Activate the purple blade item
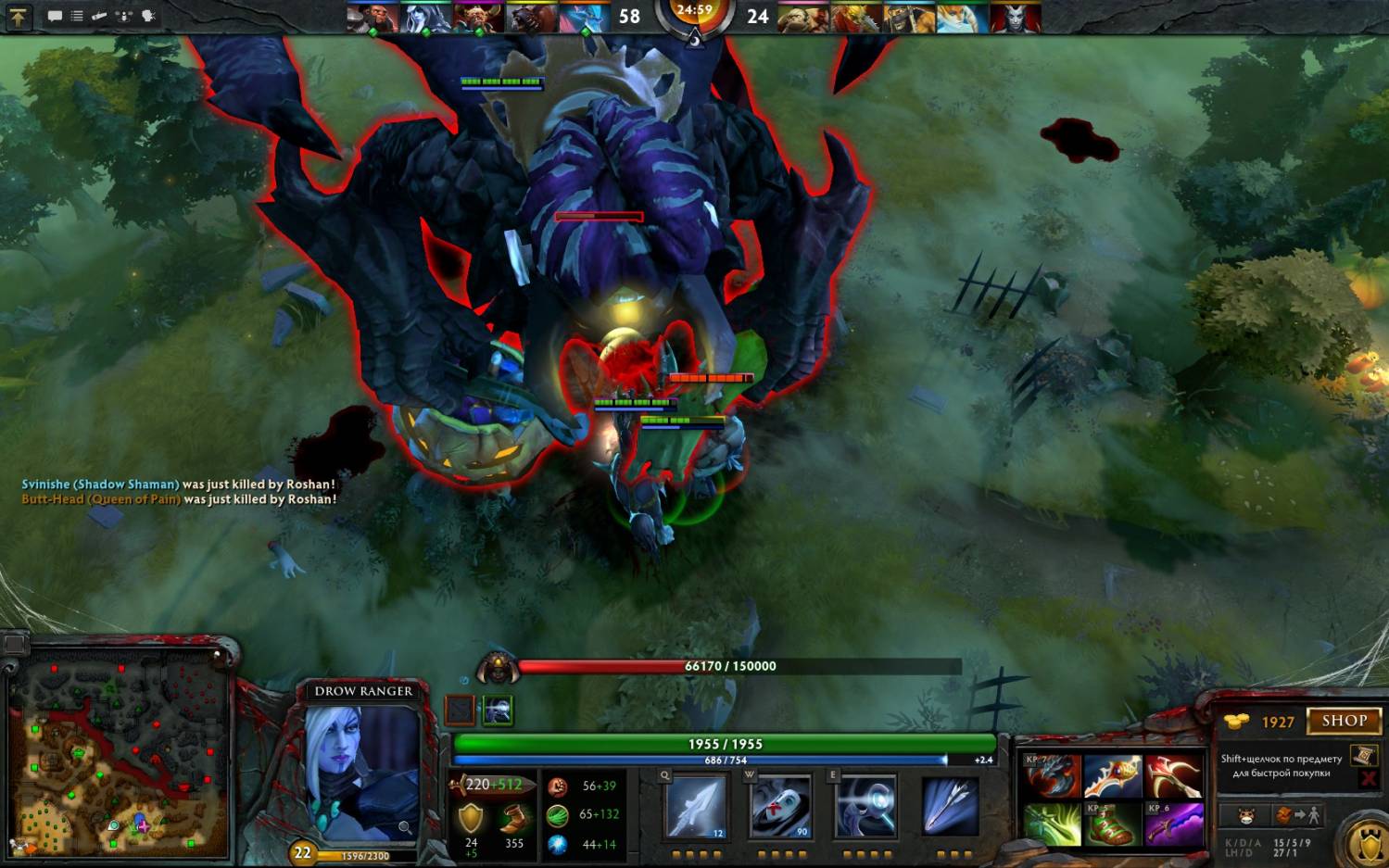 [1172, 824]
